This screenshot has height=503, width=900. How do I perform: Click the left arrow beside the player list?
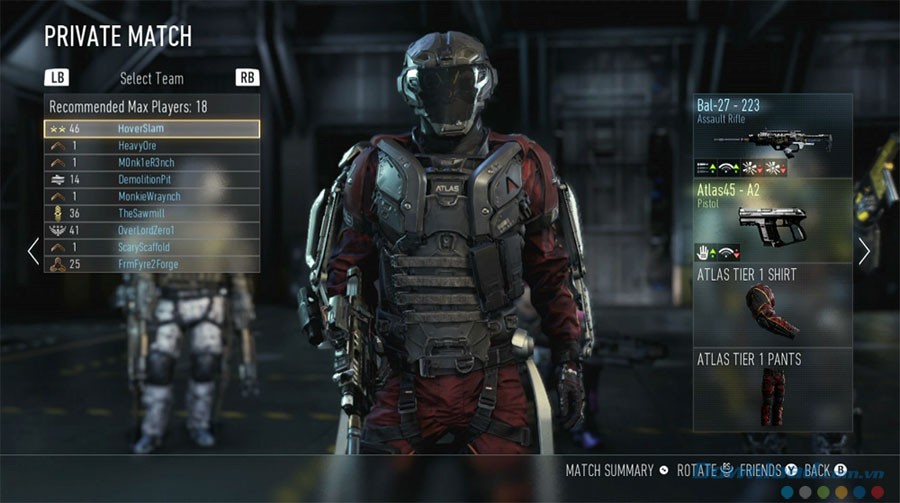click(x=33, y=250)
